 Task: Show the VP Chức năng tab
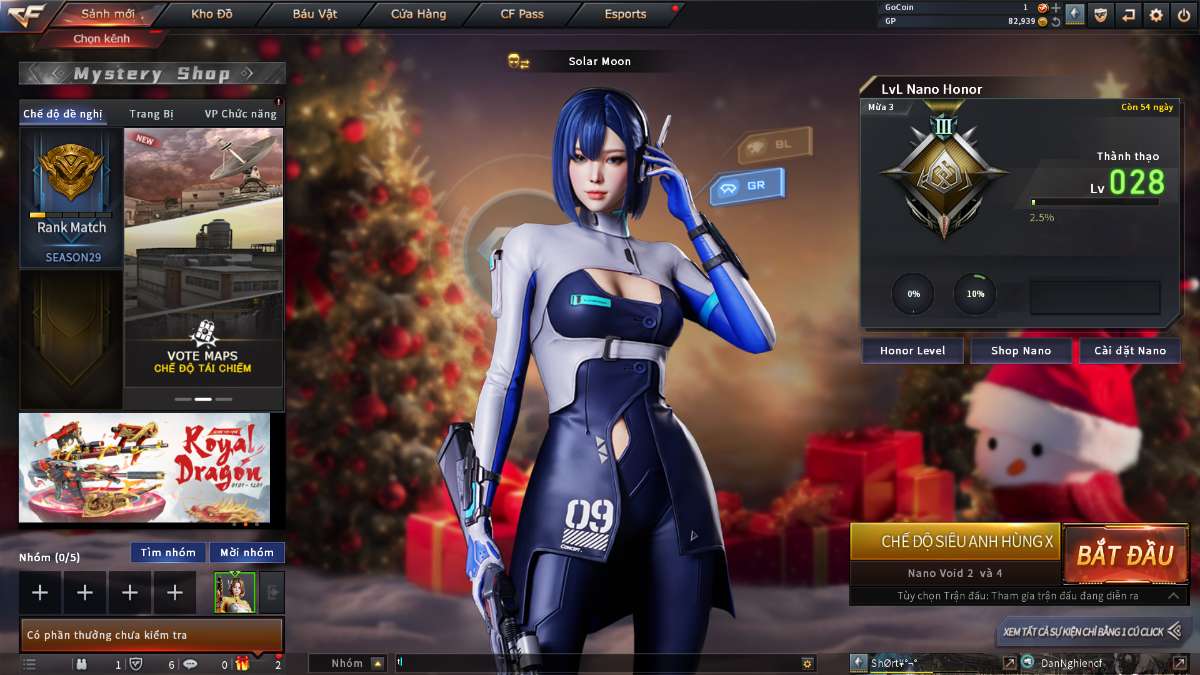(240, 114)
